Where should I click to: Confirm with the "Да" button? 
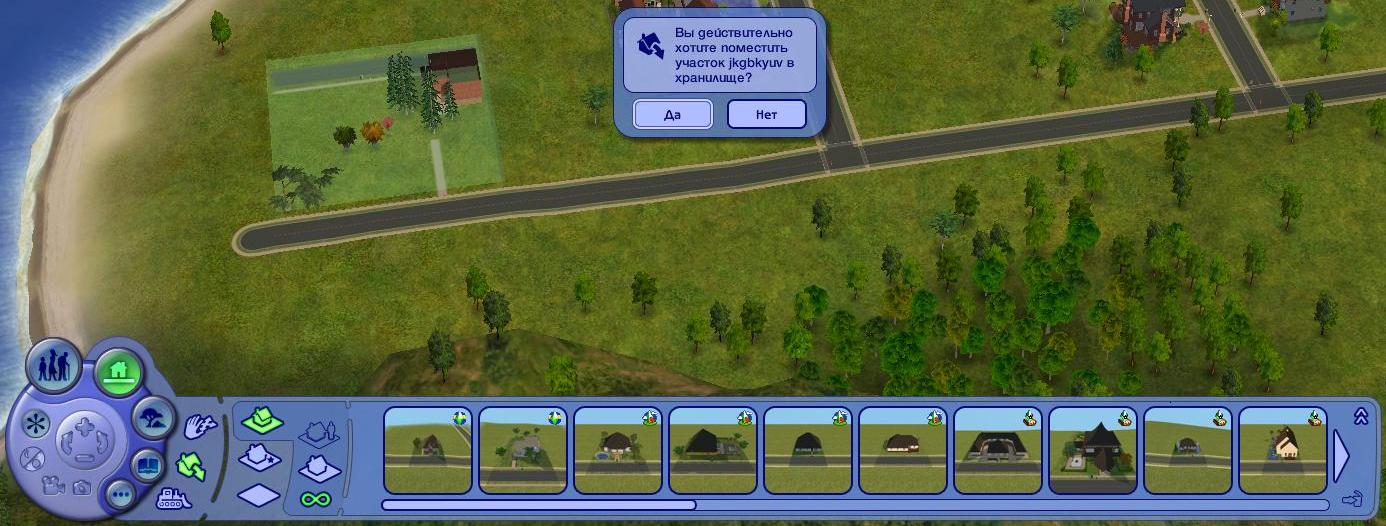tap(672, 114)
